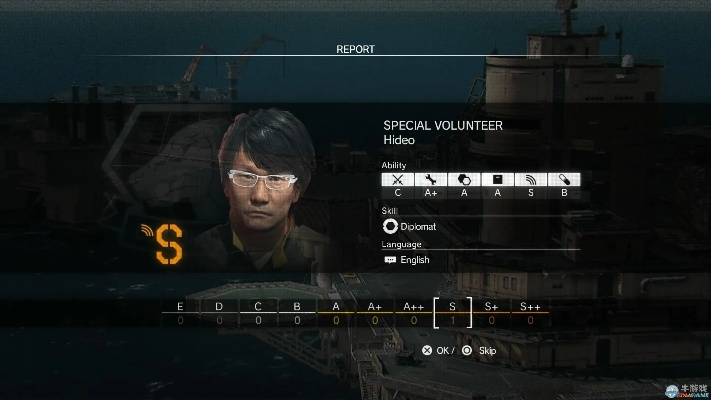711x400 pixels.
Task: Select the hexagon base development ability icon
Action: pos(464,180)
